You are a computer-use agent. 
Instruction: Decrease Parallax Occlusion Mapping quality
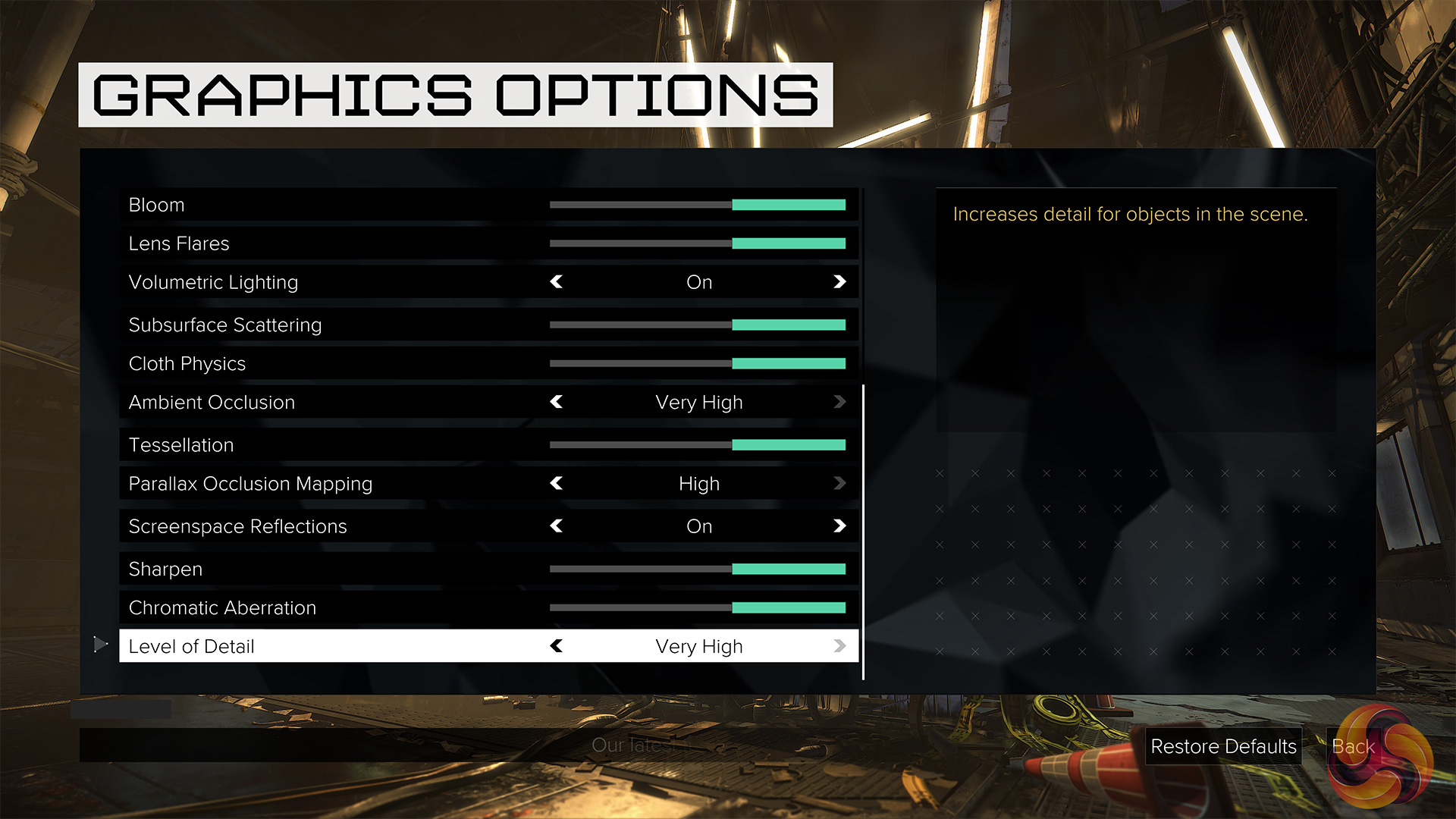pos(557,483)
